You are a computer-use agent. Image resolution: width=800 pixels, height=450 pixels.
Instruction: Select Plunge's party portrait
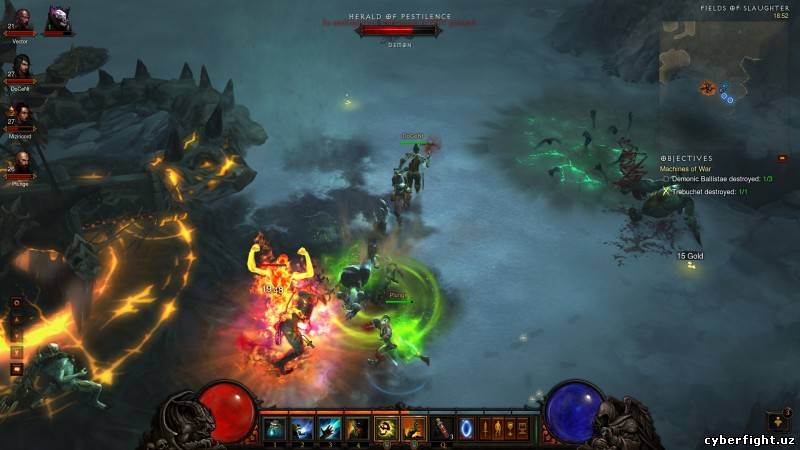[x=21, y=162]
